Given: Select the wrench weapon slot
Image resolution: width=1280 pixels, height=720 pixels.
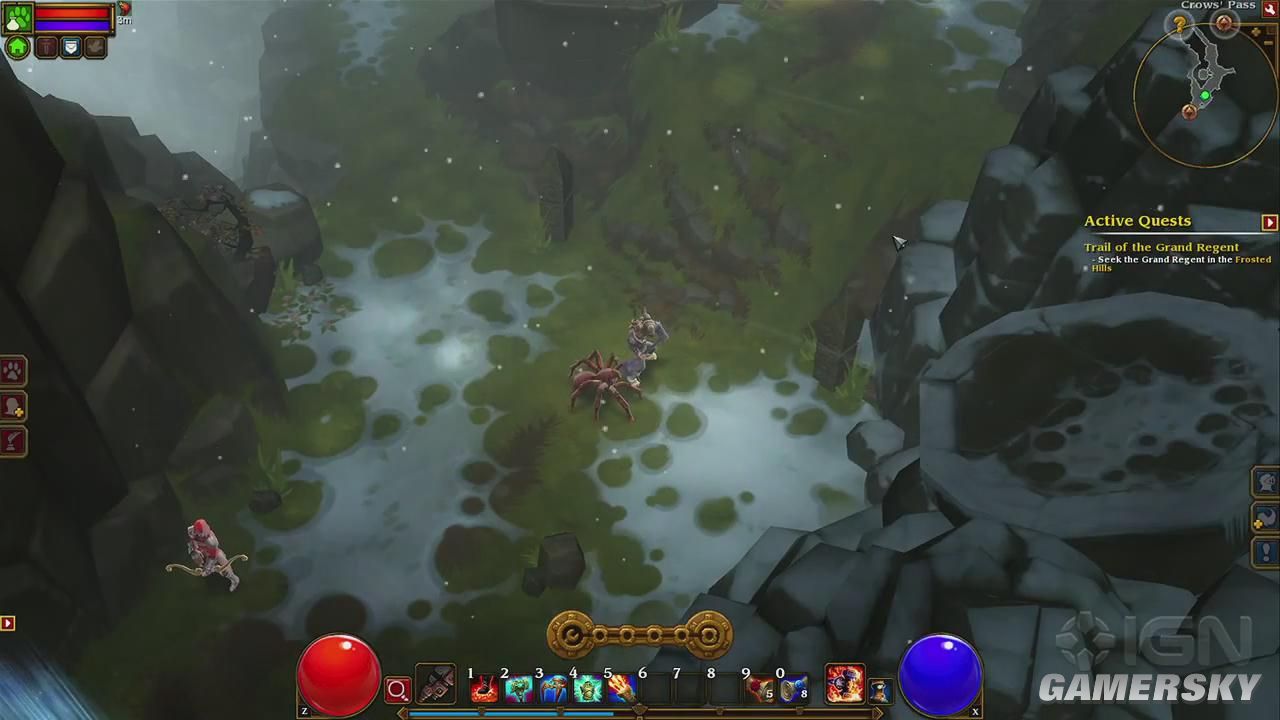Looking at the screenshot, I should click(436, 685).
